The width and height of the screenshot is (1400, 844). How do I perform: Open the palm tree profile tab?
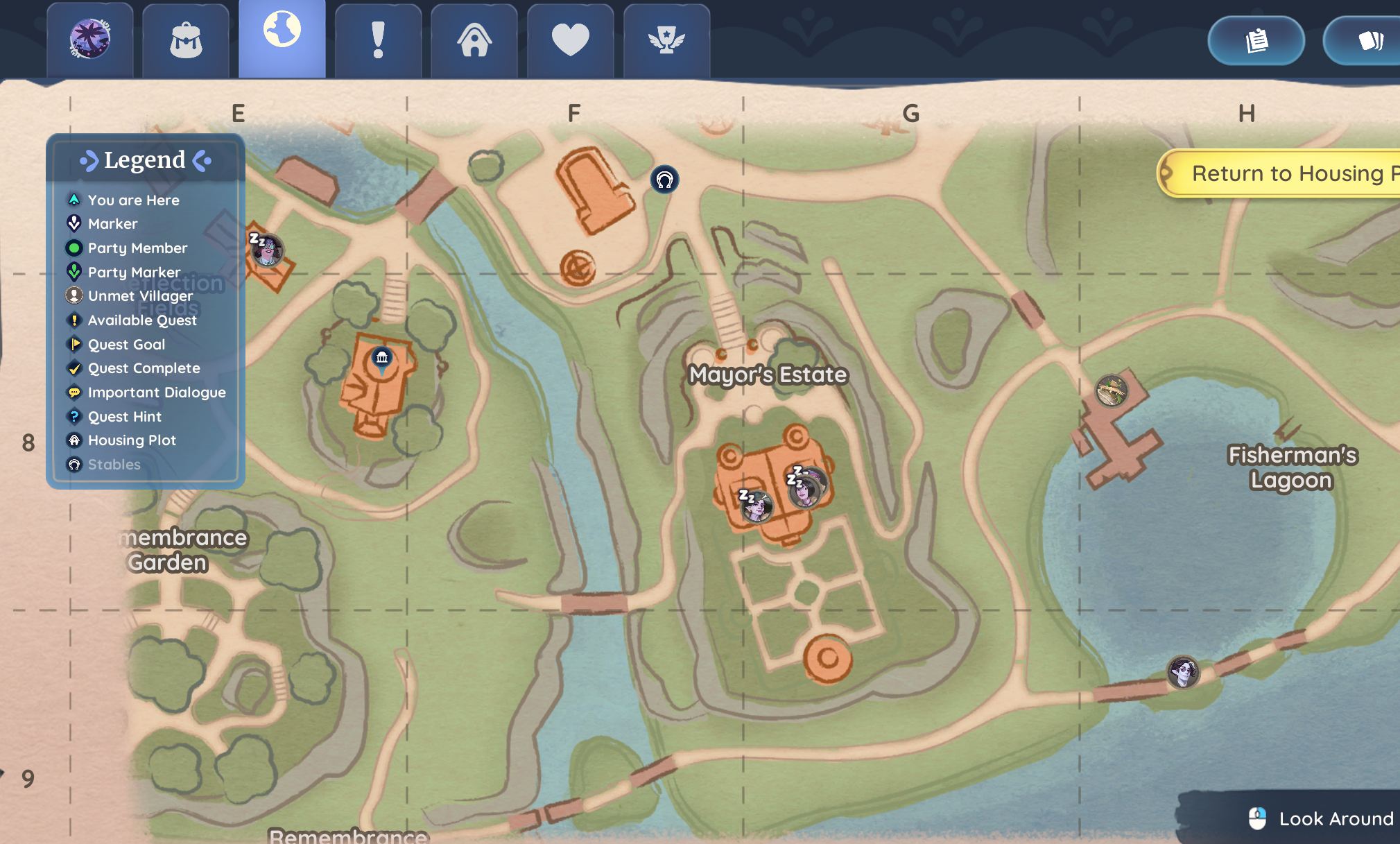[x=90, y=40]
